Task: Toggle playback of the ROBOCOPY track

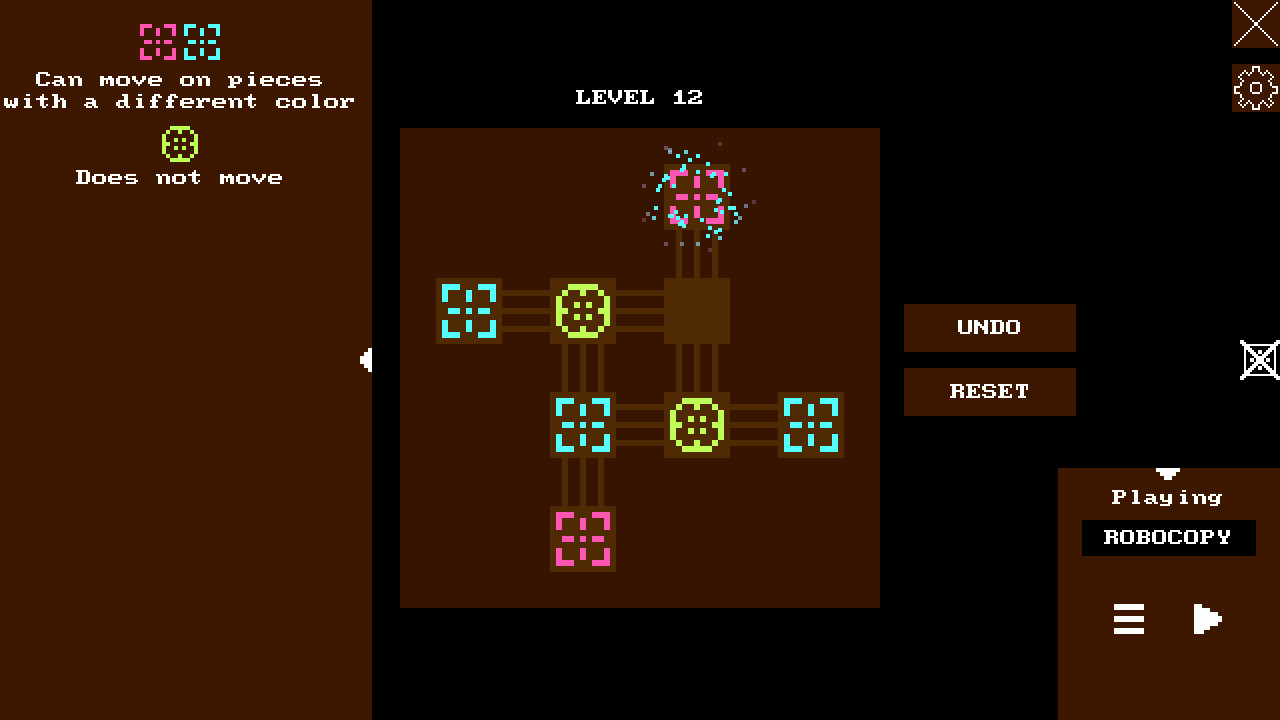Action: tap(1207, 619)
